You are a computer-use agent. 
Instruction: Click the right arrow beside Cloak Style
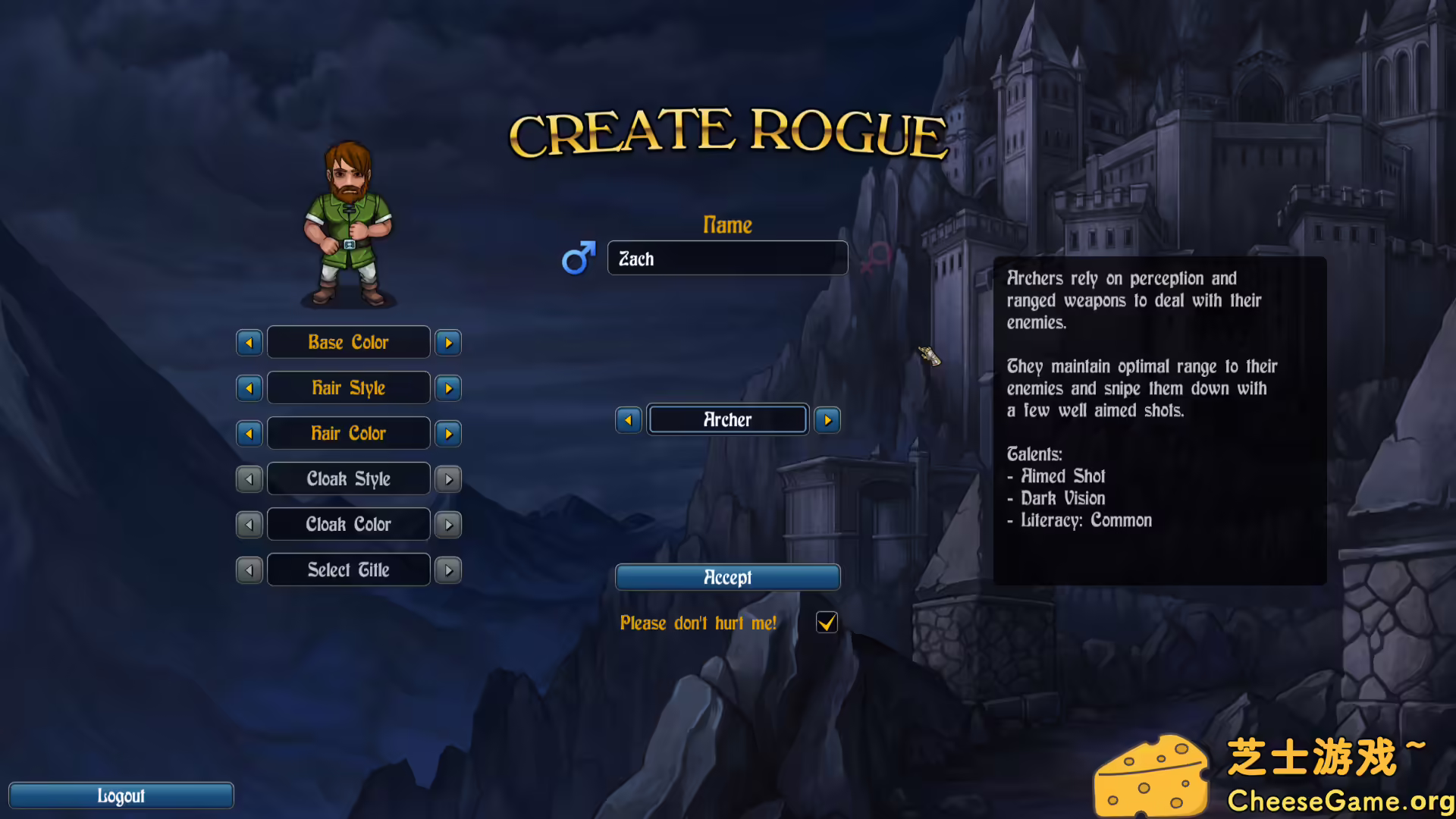click(447, 479)
